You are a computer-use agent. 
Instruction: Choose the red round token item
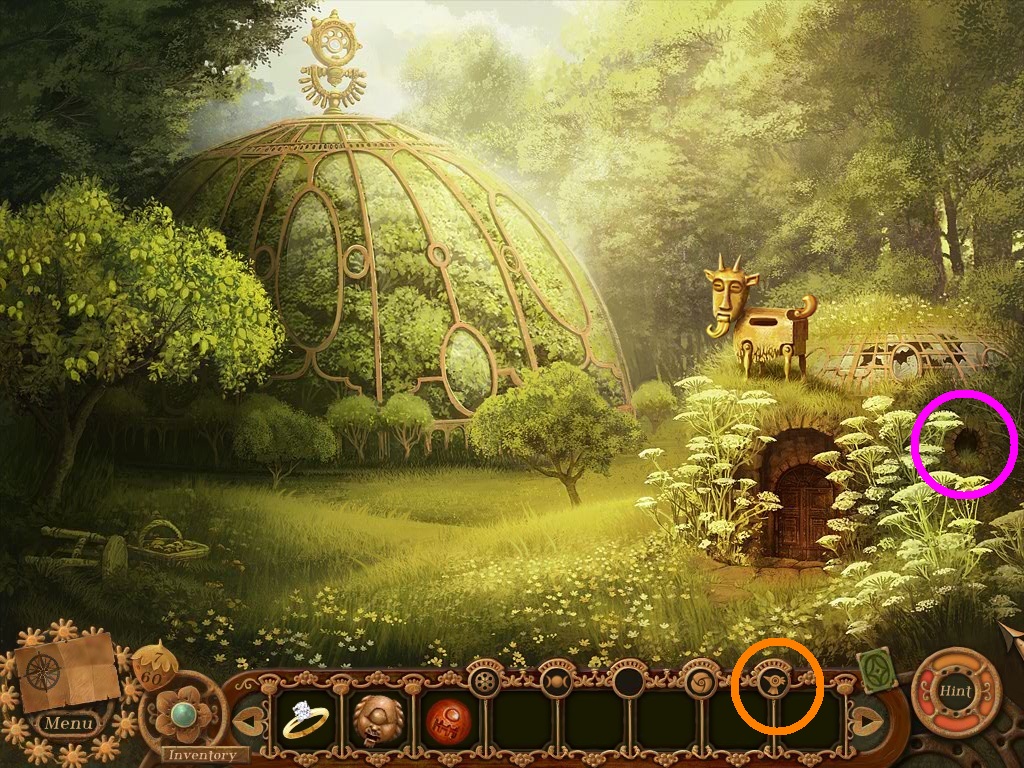coord(448,718)
